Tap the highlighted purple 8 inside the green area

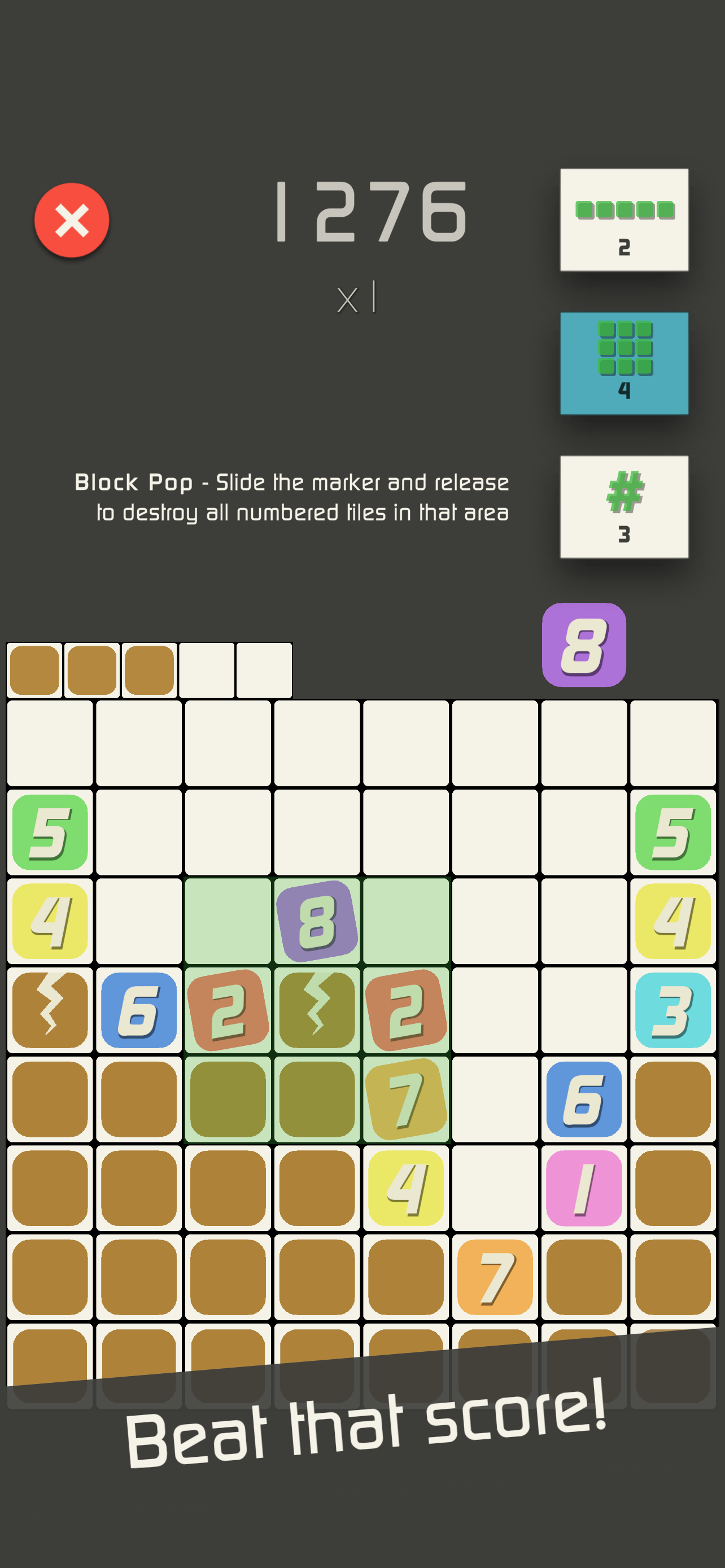tap(317, 921)
